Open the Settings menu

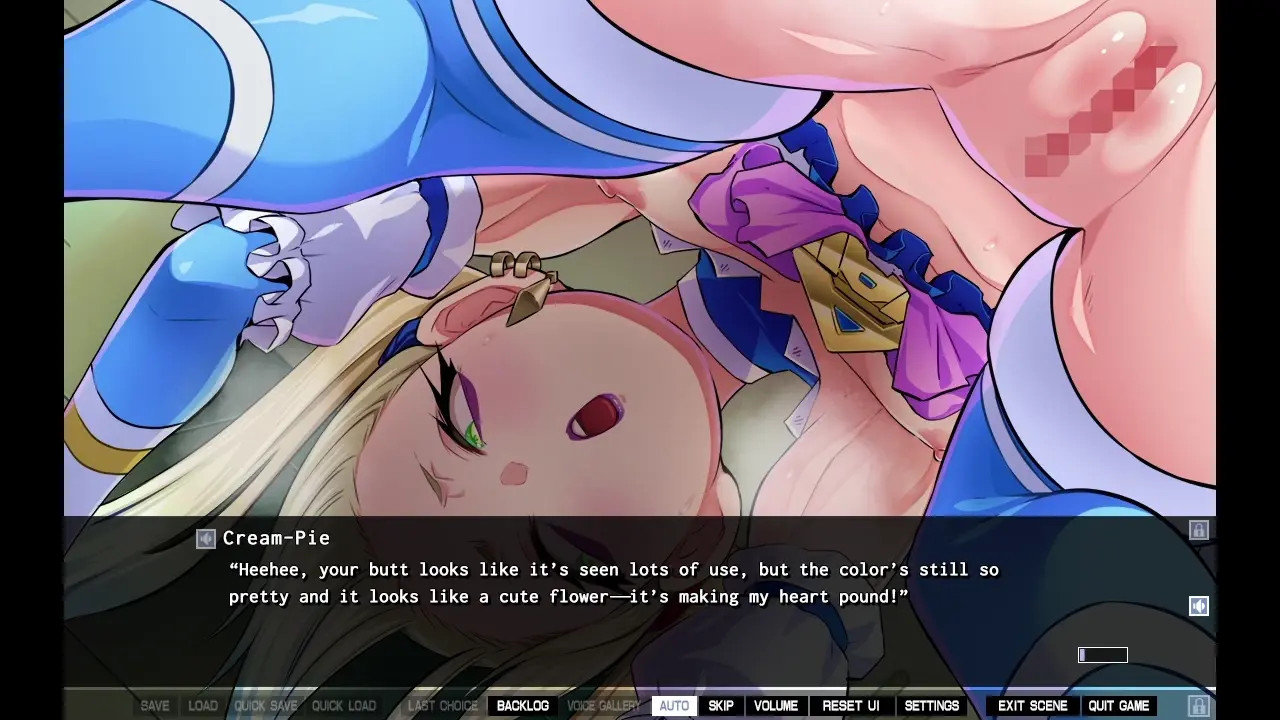931,706
